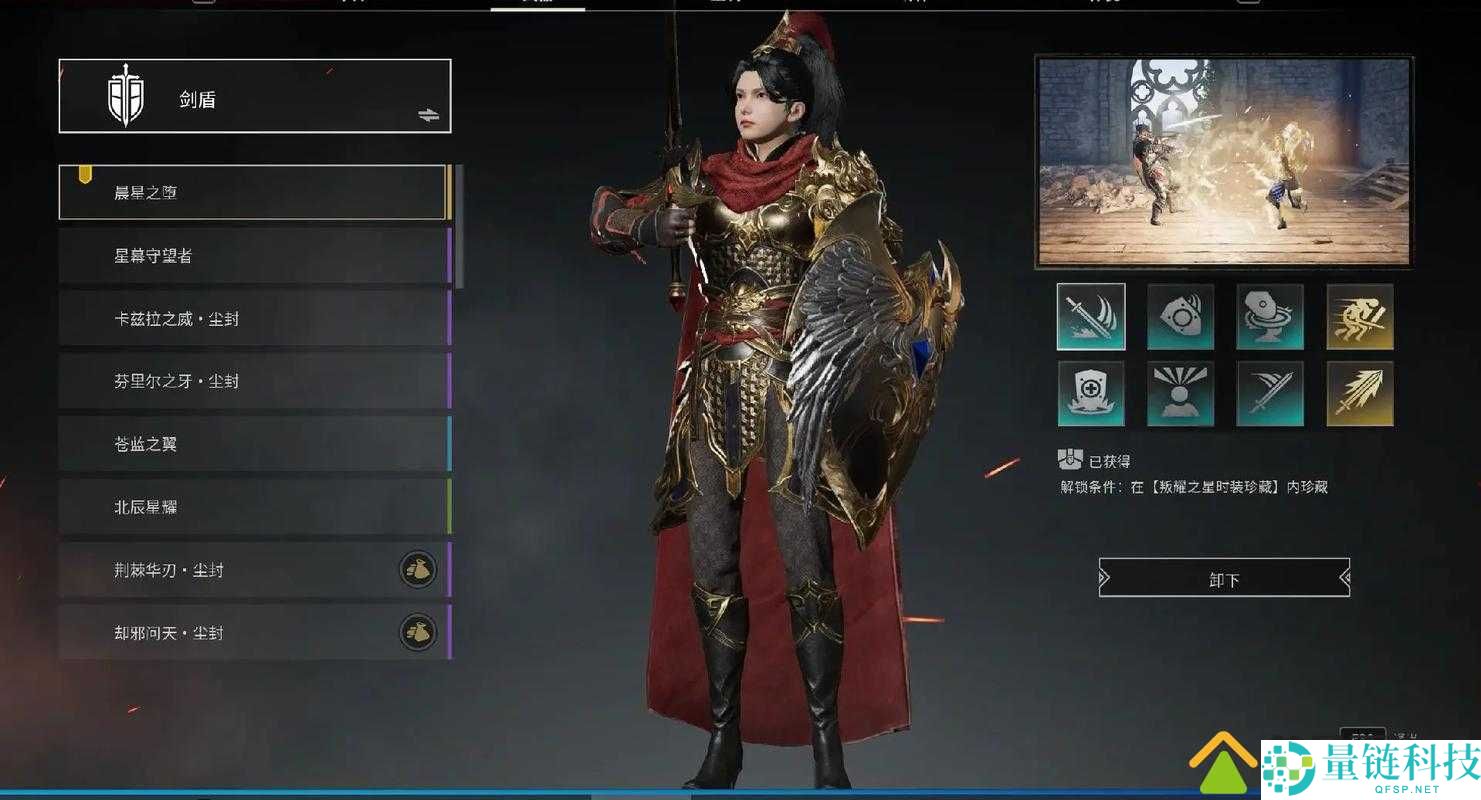Preview the gold multi-sword thrust skill
Viewport: 1481px width, 800px height.
1360,394
